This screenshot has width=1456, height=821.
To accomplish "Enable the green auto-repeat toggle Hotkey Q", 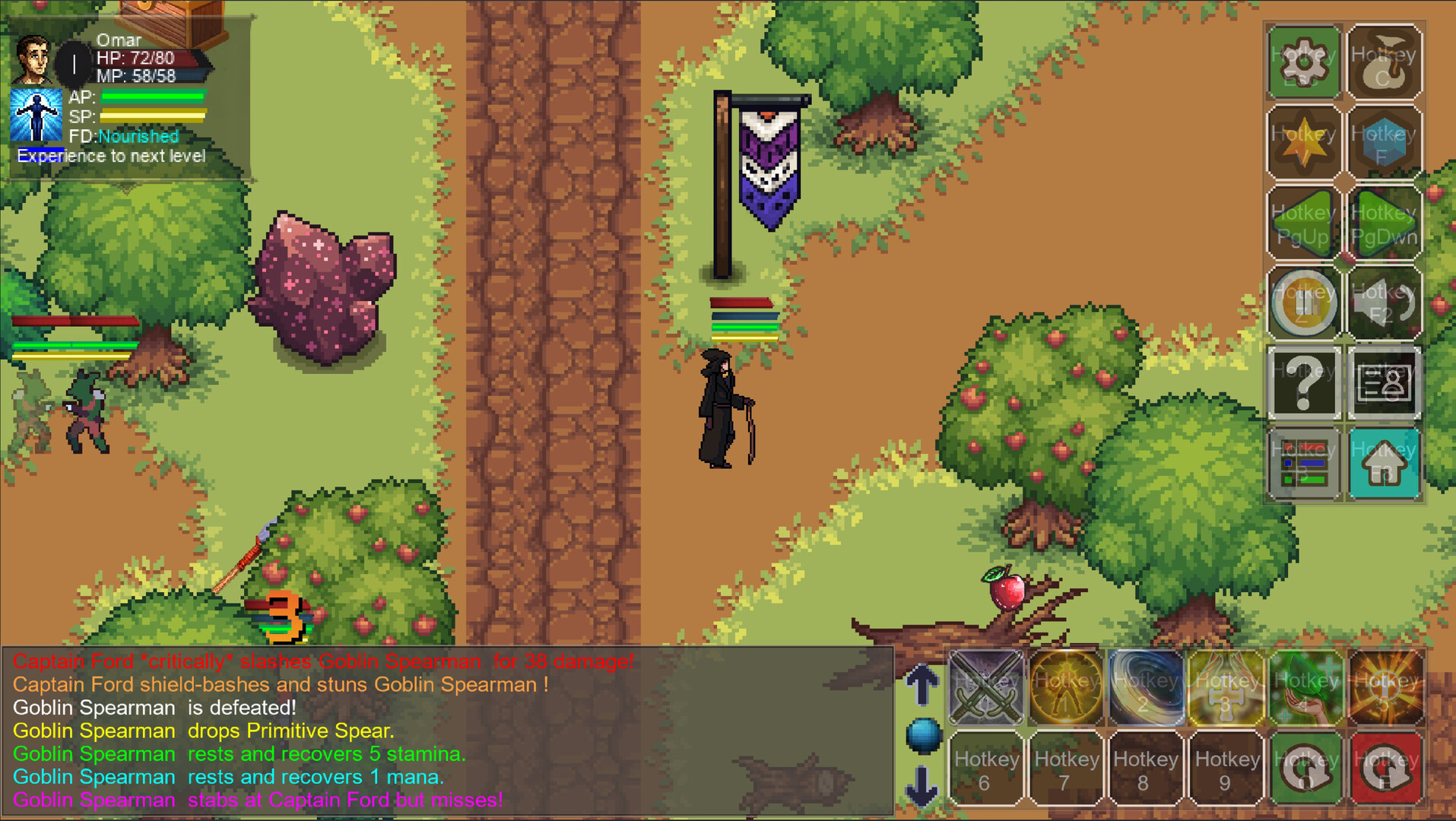I will (x=1307, y=768).
